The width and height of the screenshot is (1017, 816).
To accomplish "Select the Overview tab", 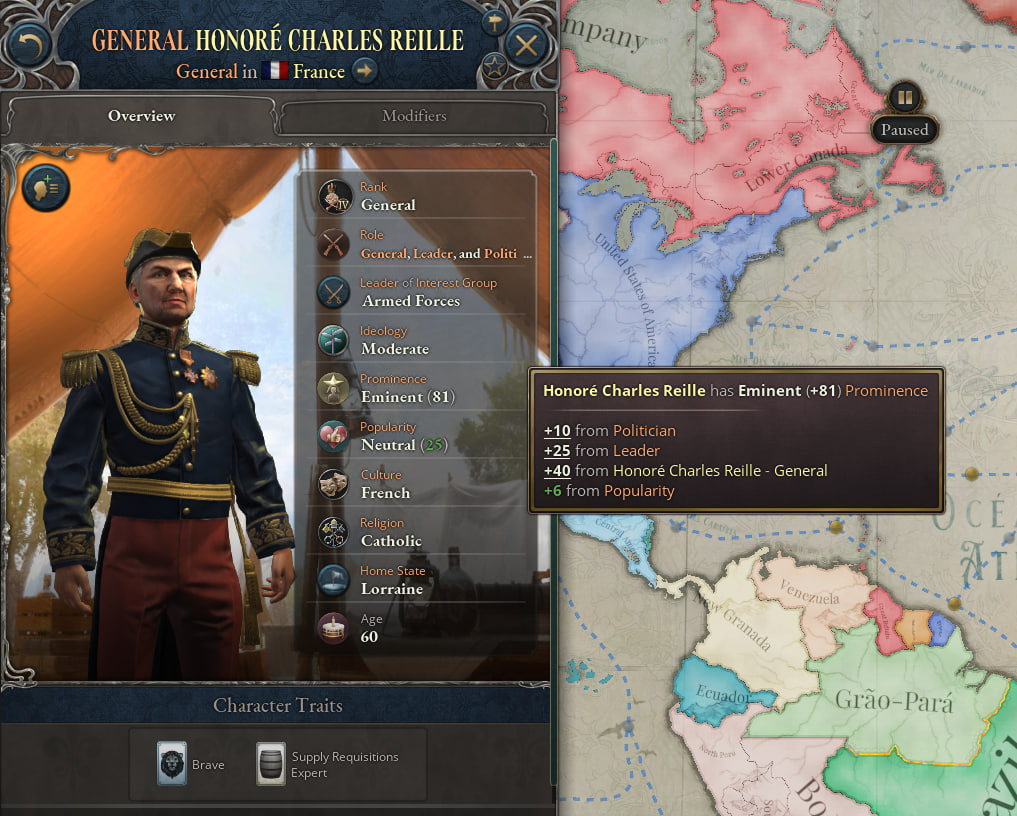I will coord(141,116).
